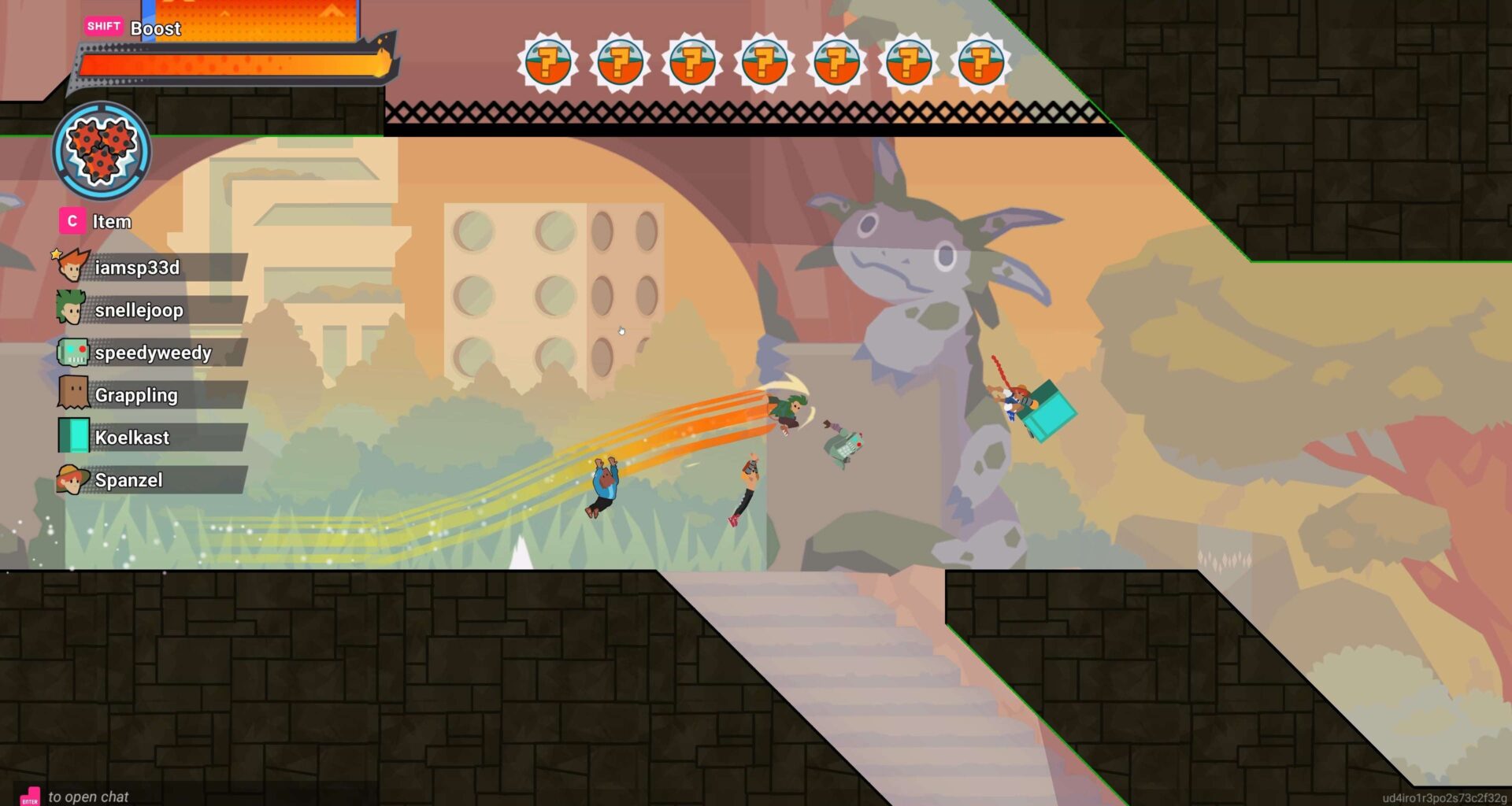The width and height of the screenshot is (1512, 806).
Task: Open the circular berry item indicator
Action: 101,154
